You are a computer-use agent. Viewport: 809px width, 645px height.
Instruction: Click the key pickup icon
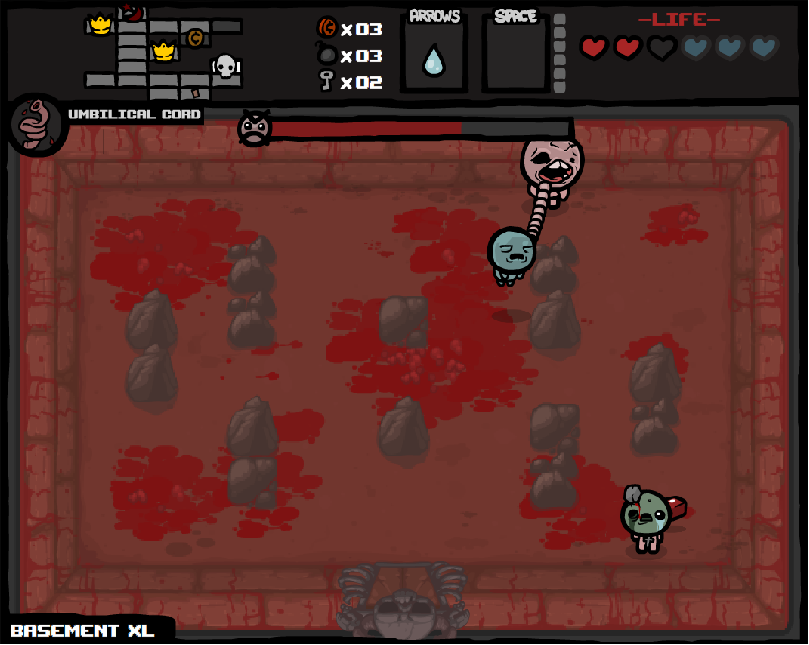(x=326, y=81)
